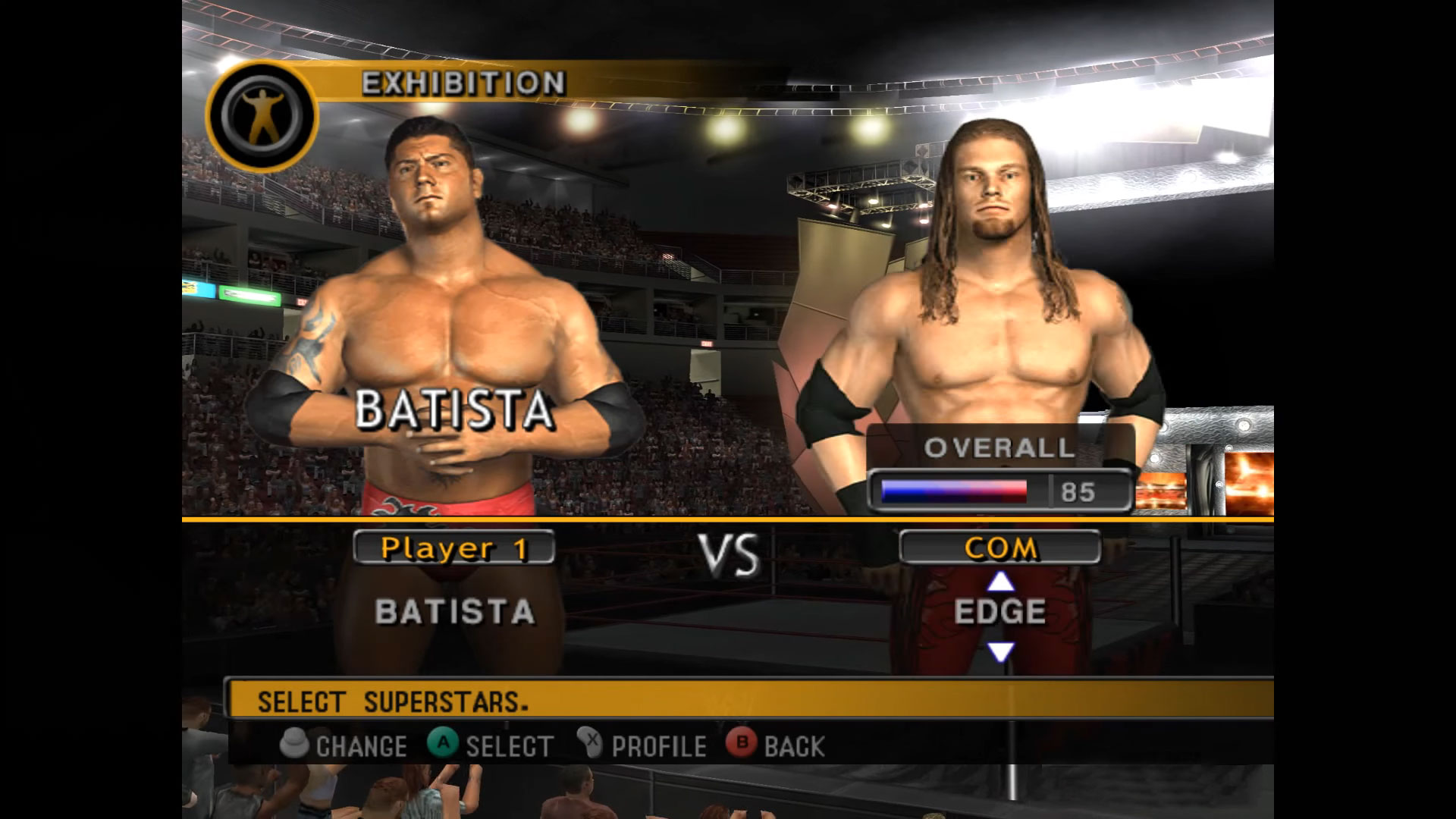Pick BATISTA under Player 1
1456x819 pixels.
tap(454, 612)
